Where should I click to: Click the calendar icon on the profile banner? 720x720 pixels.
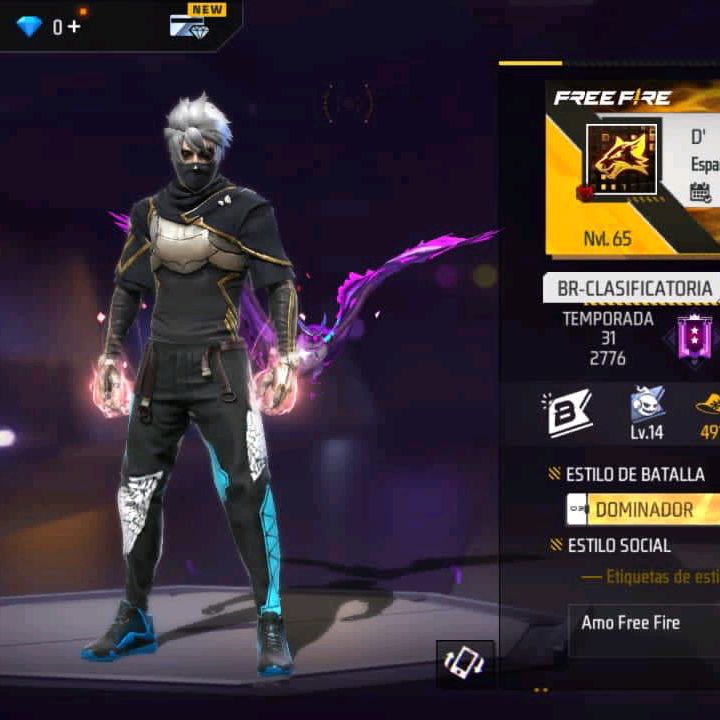click(x=701, y=193)
